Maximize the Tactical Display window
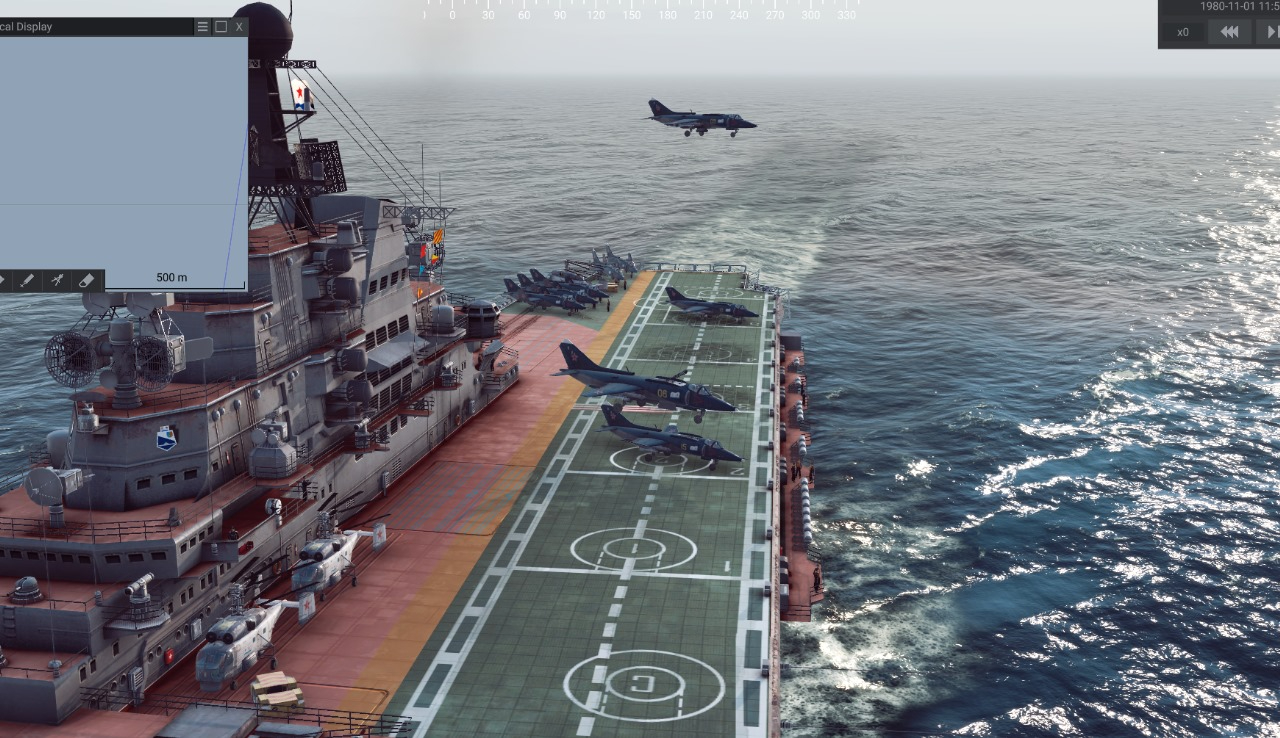Image resolution: width=1280 pixels, height=738 pixels. pos(221,27)
